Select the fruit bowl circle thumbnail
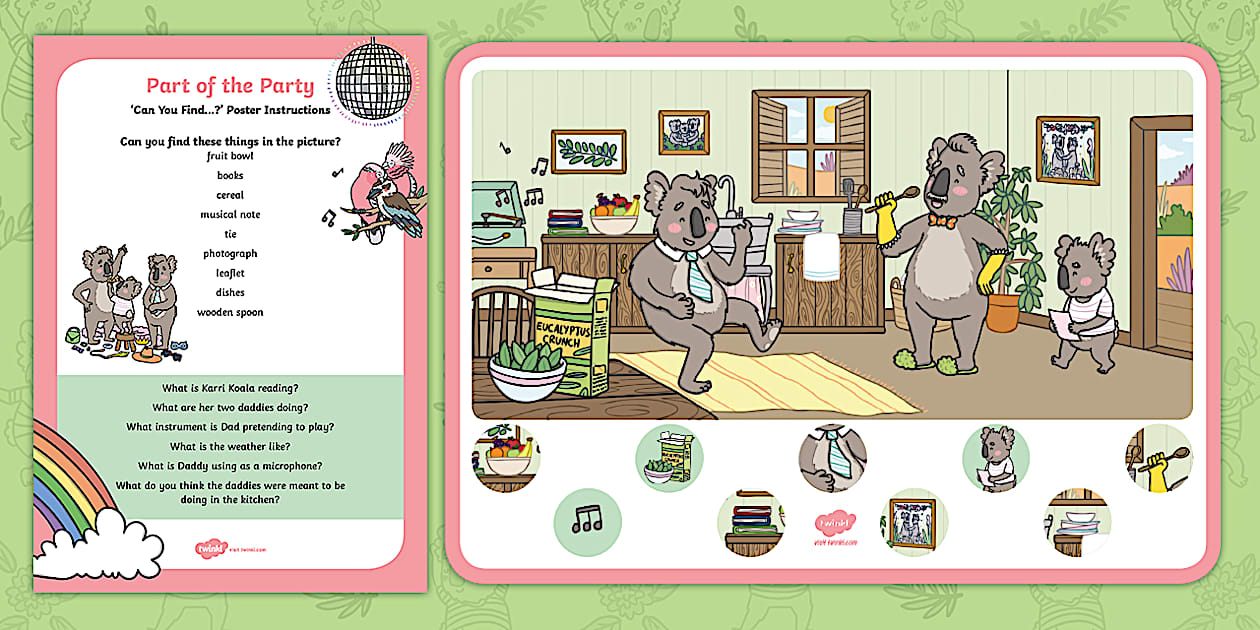This screenshot has height=630, width=1260. (x=506, y=458)
